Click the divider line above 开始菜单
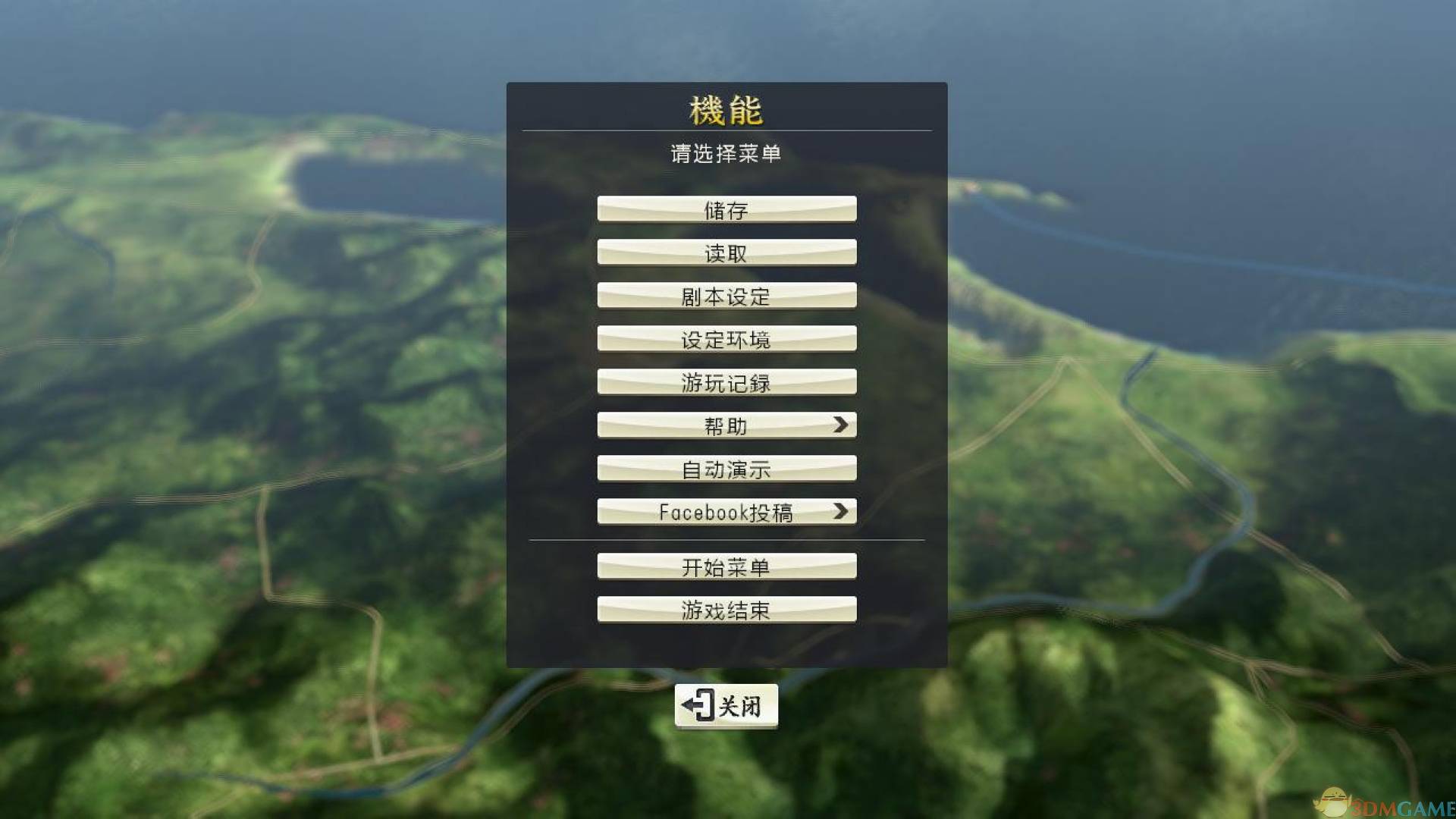 pos(726,540)
